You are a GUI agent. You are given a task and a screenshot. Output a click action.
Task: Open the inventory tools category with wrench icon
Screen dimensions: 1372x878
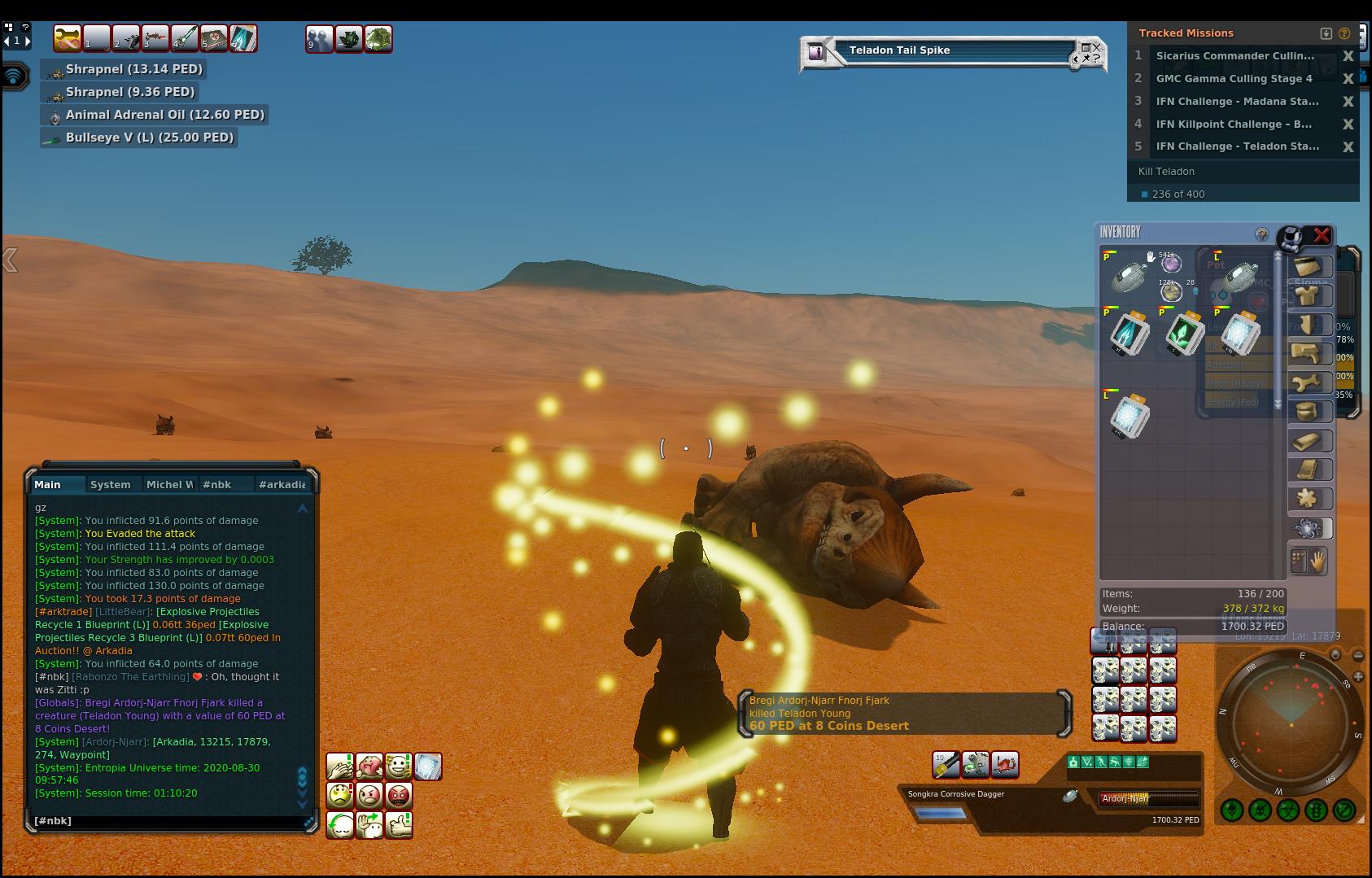[1309, 382]
